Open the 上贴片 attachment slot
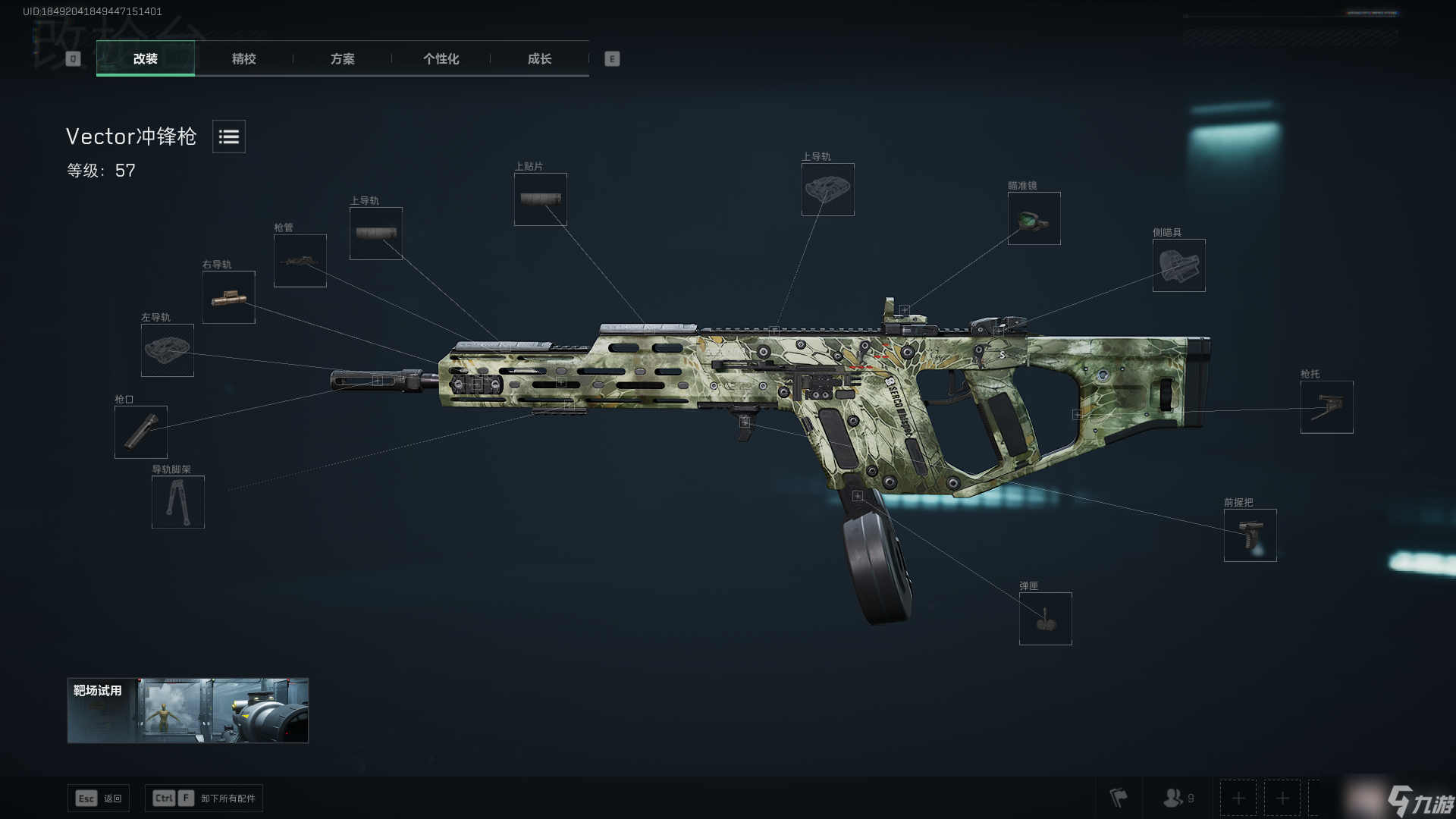 [x=541, y=199]
